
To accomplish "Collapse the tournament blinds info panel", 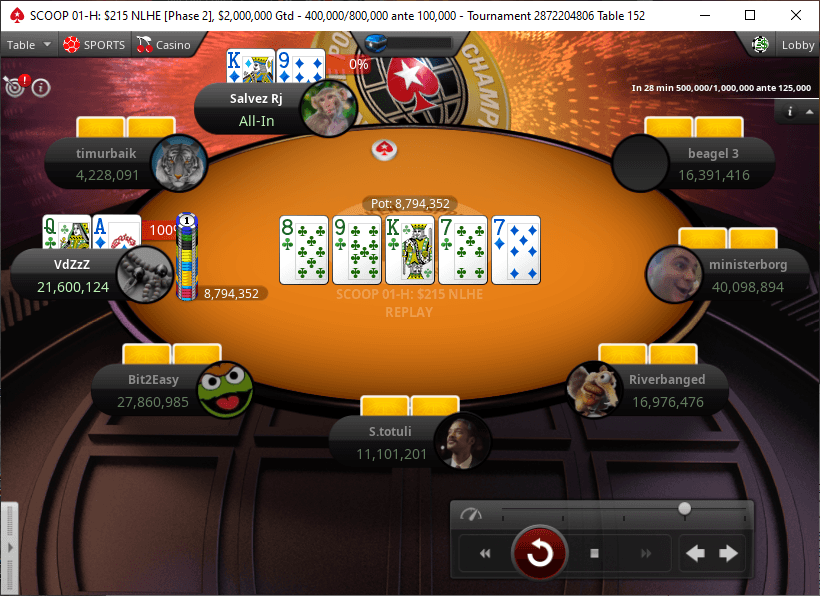I will (x=808, y=112).
